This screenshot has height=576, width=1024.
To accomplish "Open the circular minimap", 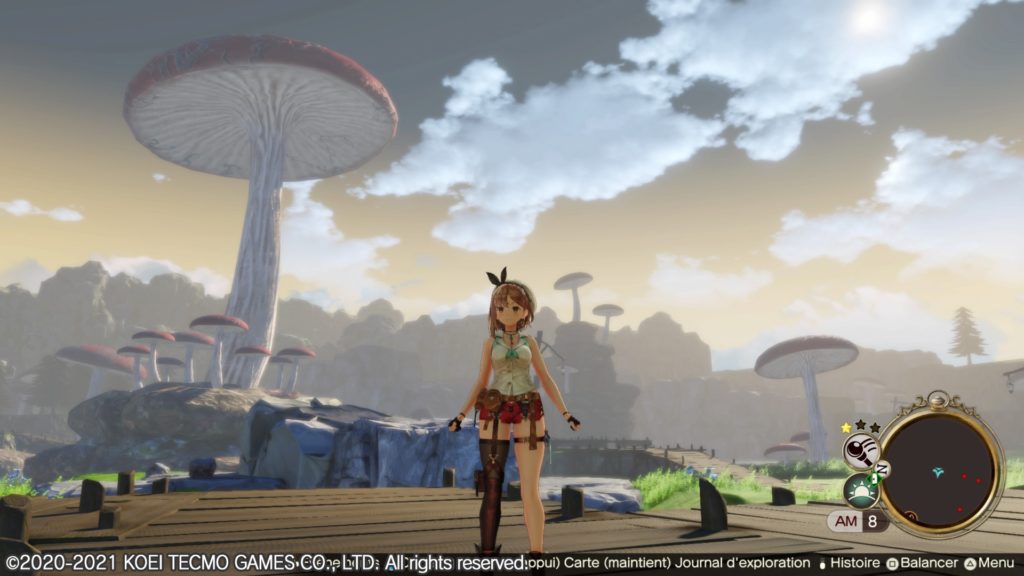I will (939, 468).
